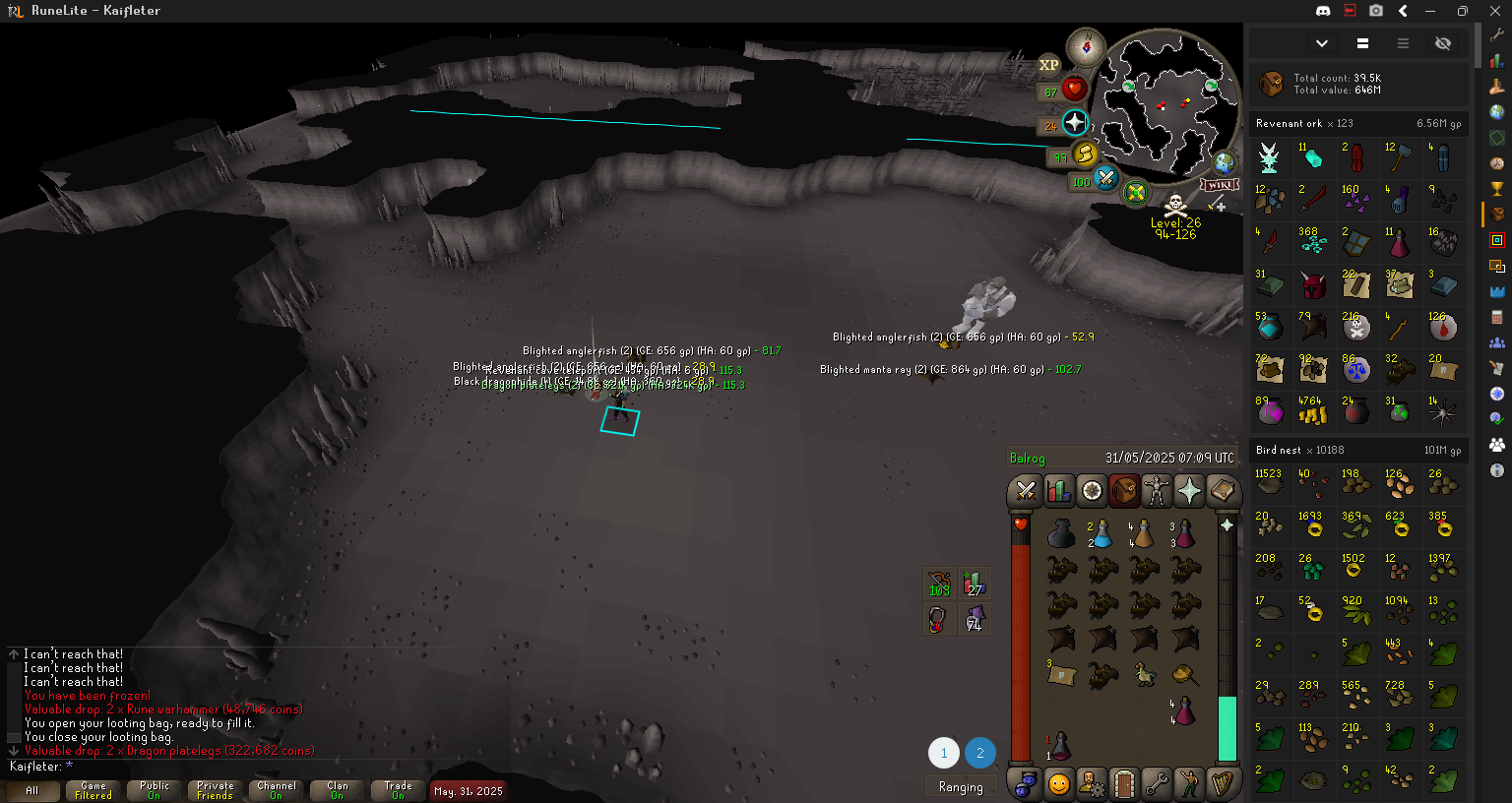Toggle the XP drops button
1512x803 pixels.
pyautogui.click(x=1049, y=65)
